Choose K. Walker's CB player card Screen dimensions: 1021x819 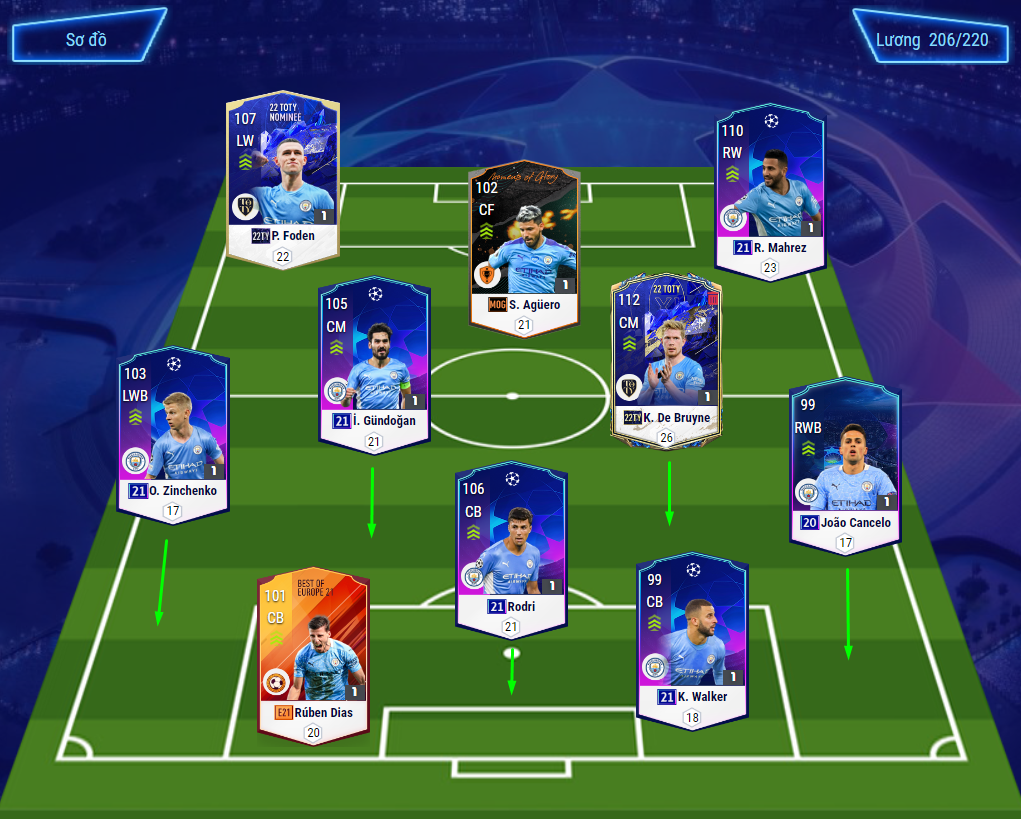click(692, 635)
